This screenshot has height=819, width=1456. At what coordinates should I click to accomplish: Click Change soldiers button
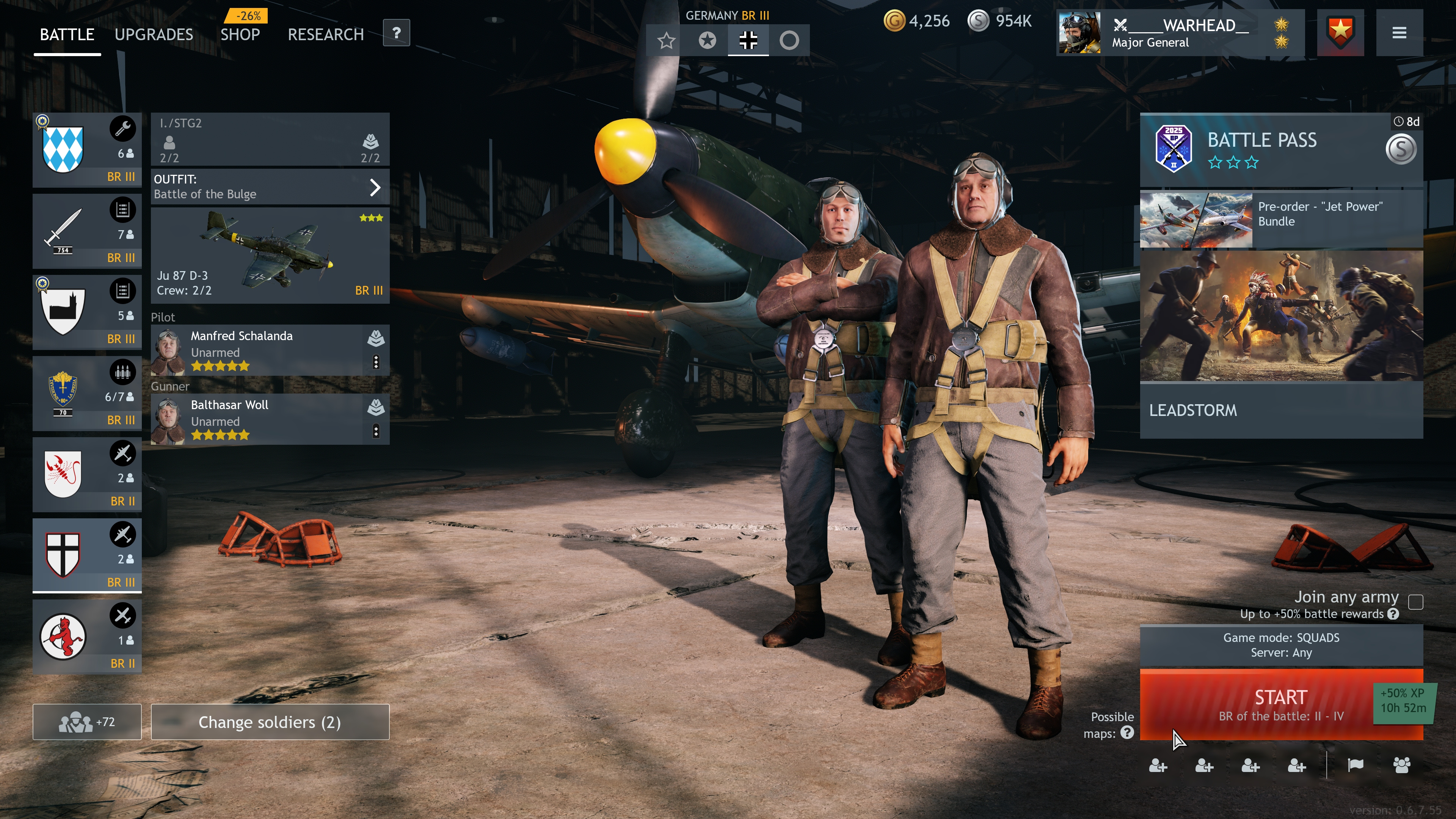[x=270, y=722]
